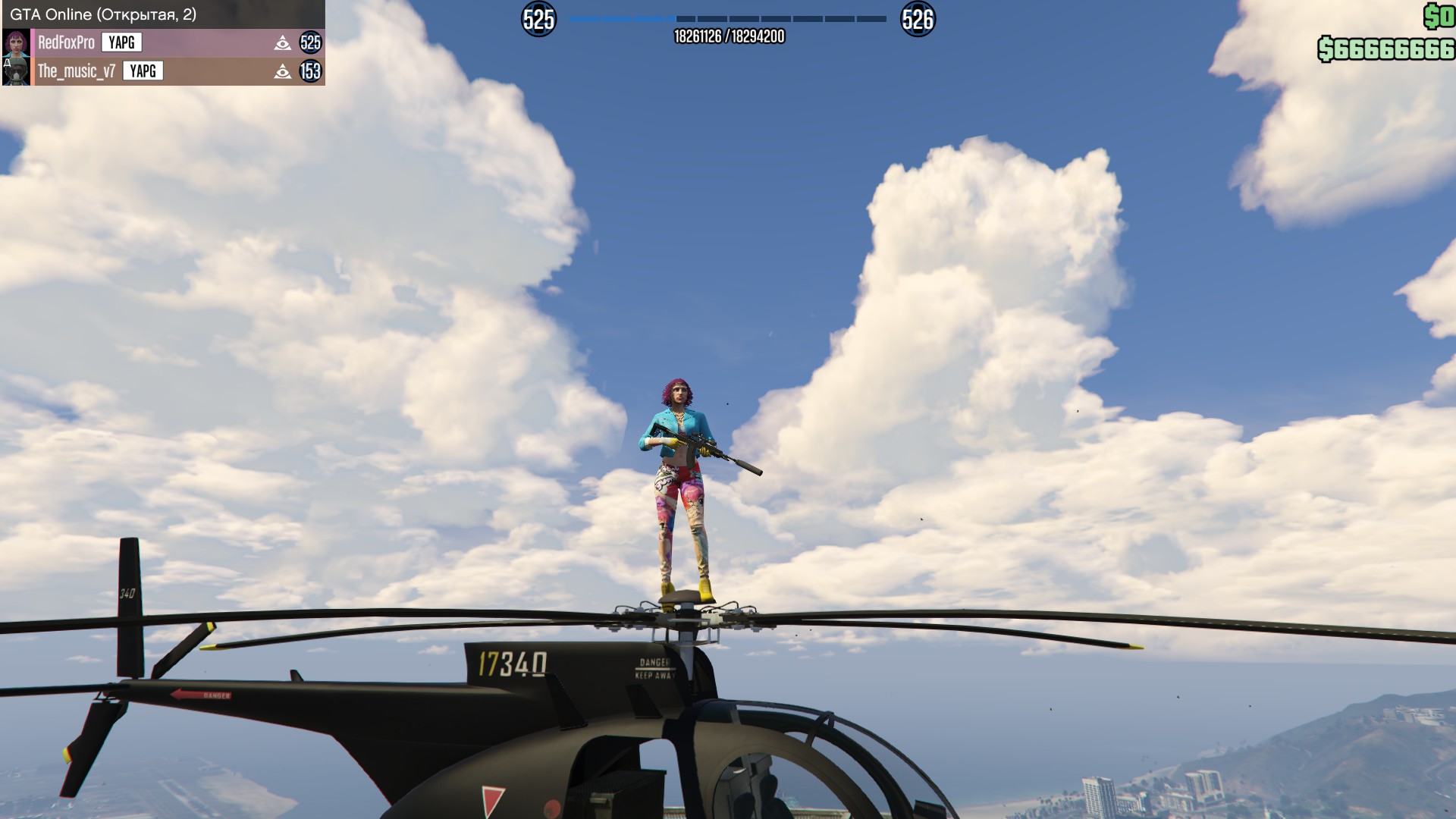Image resolution: width=1456 pixels, height=819 pixels.
Task: Click RedFoxPro's player avatar thumbnail
Action: tap(16, 42)
